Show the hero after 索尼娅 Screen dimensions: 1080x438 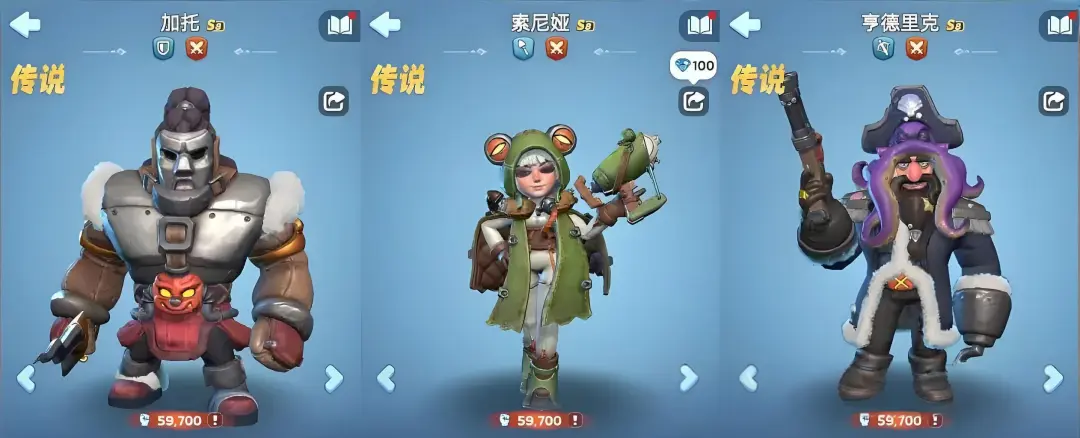688,378
